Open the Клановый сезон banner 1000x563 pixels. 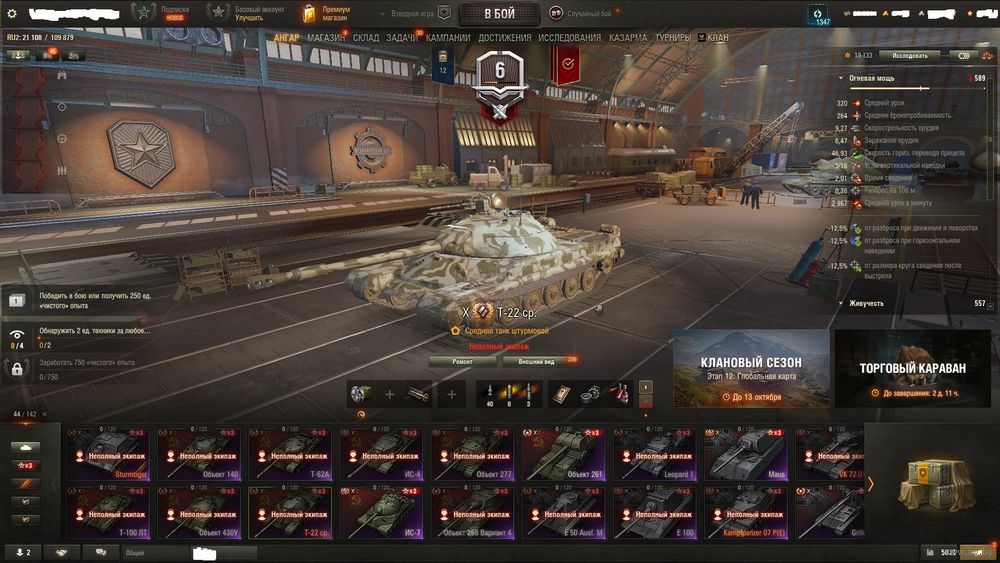(x=751, y=368)
